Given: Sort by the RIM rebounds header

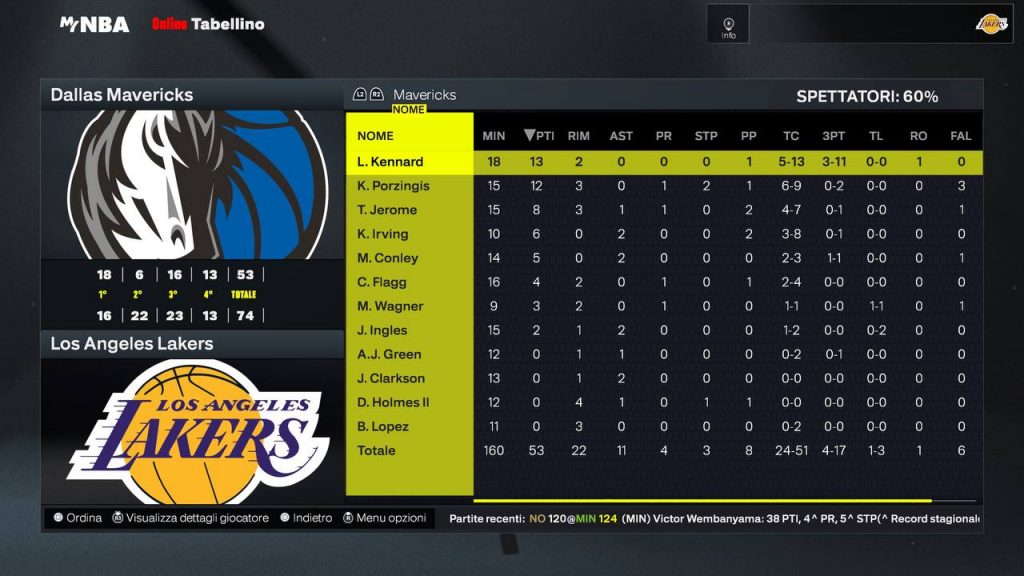Looking at the screenshot, I should (578, 136).
